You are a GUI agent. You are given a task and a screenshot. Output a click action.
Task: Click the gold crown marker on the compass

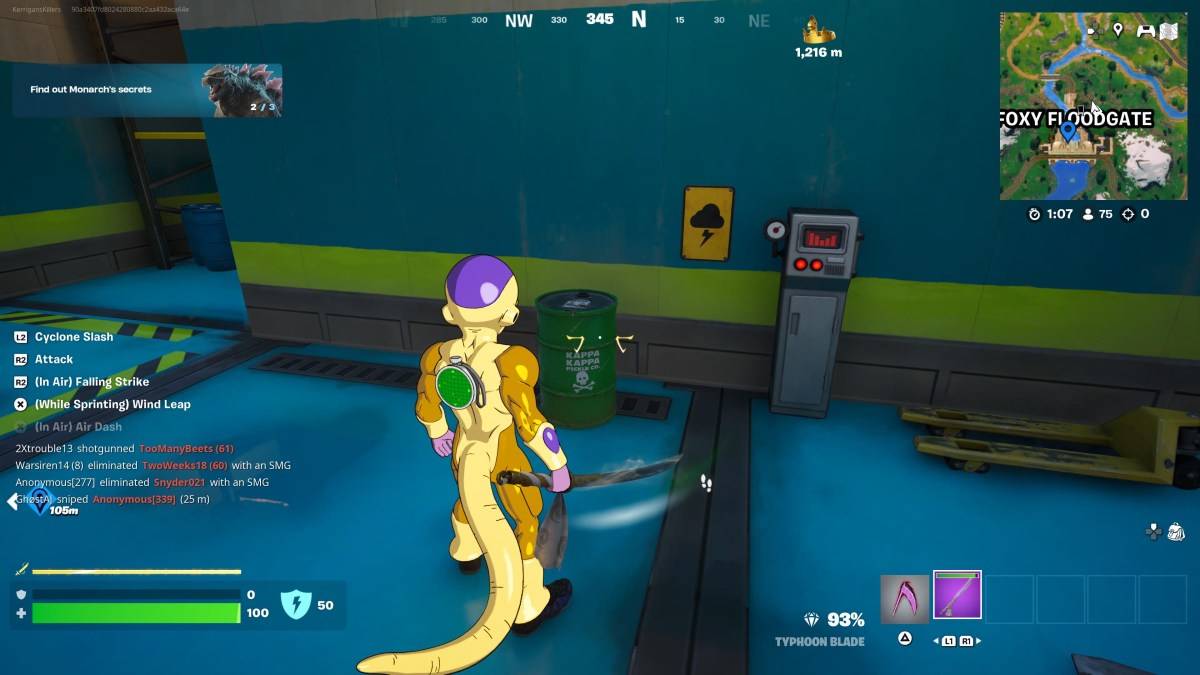coord(819,30)
